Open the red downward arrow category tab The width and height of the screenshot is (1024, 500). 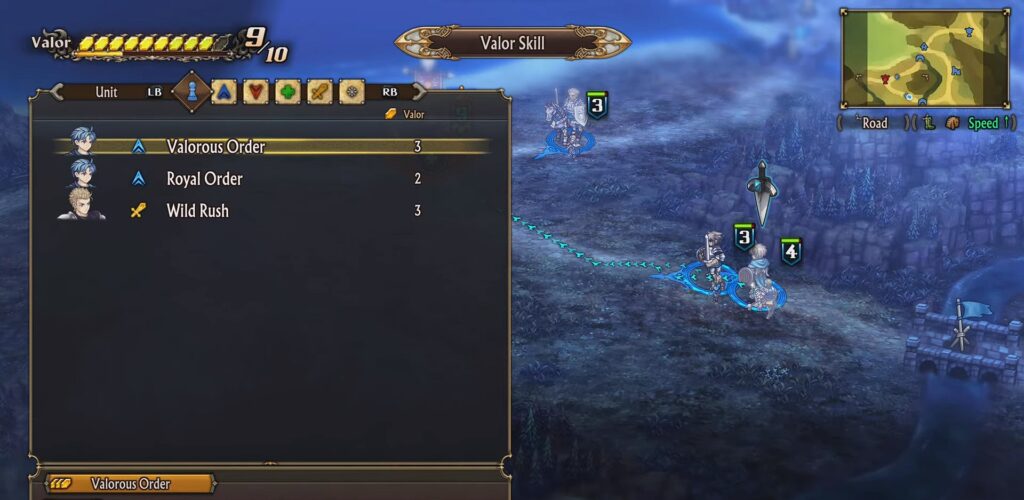click(x=257, y=92)
